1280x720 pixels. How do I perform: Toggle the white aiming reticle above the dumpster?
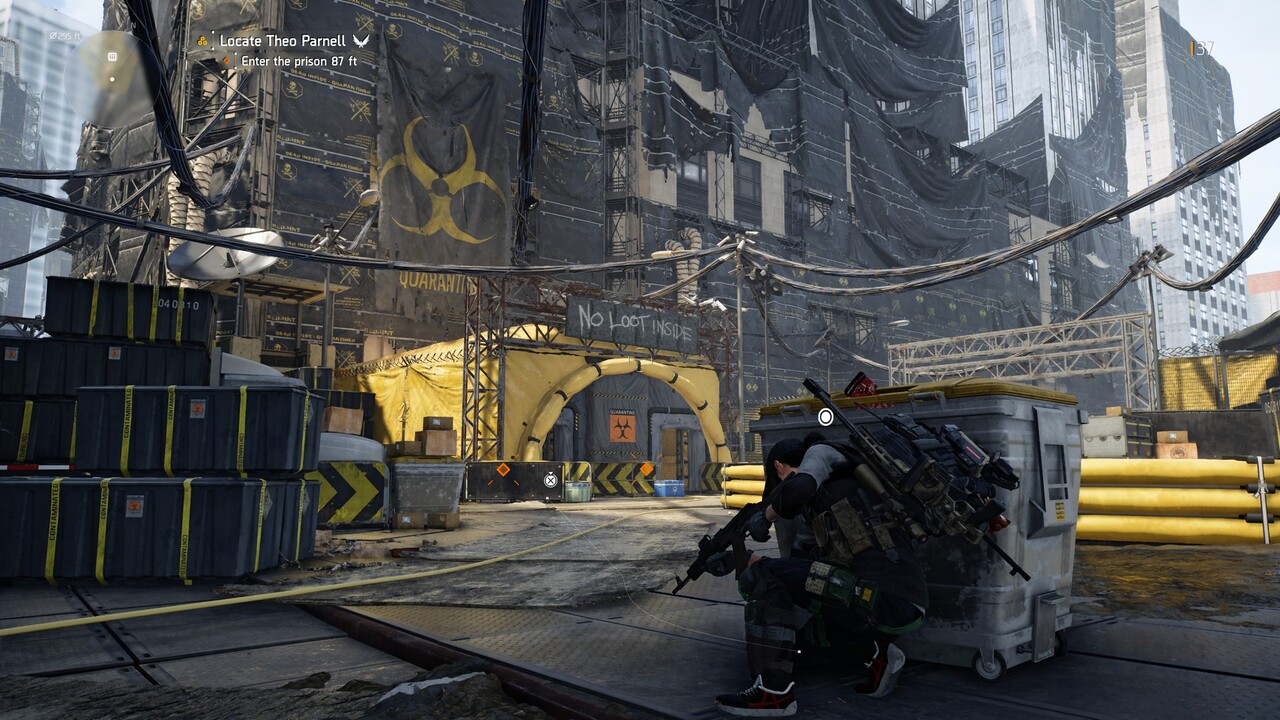click(x=826, y=419)
